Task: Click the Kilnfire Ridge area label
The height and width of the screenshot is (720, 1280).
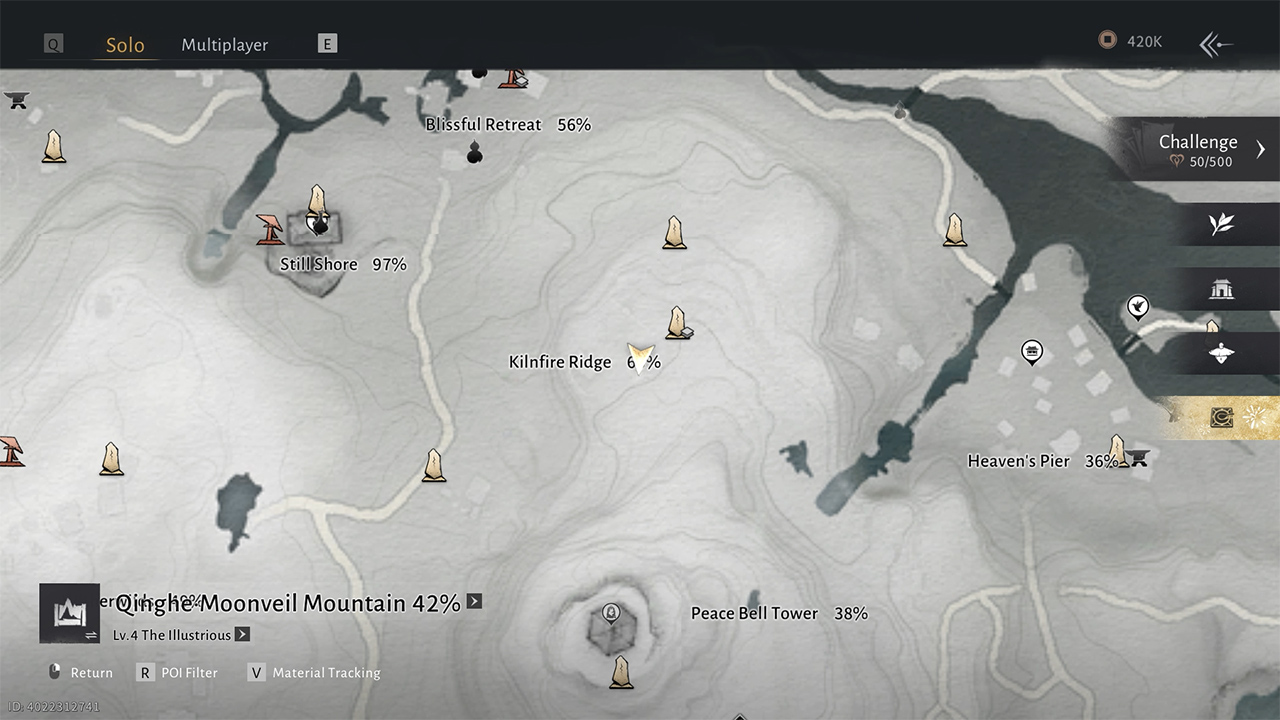Action: coord(560,362)
